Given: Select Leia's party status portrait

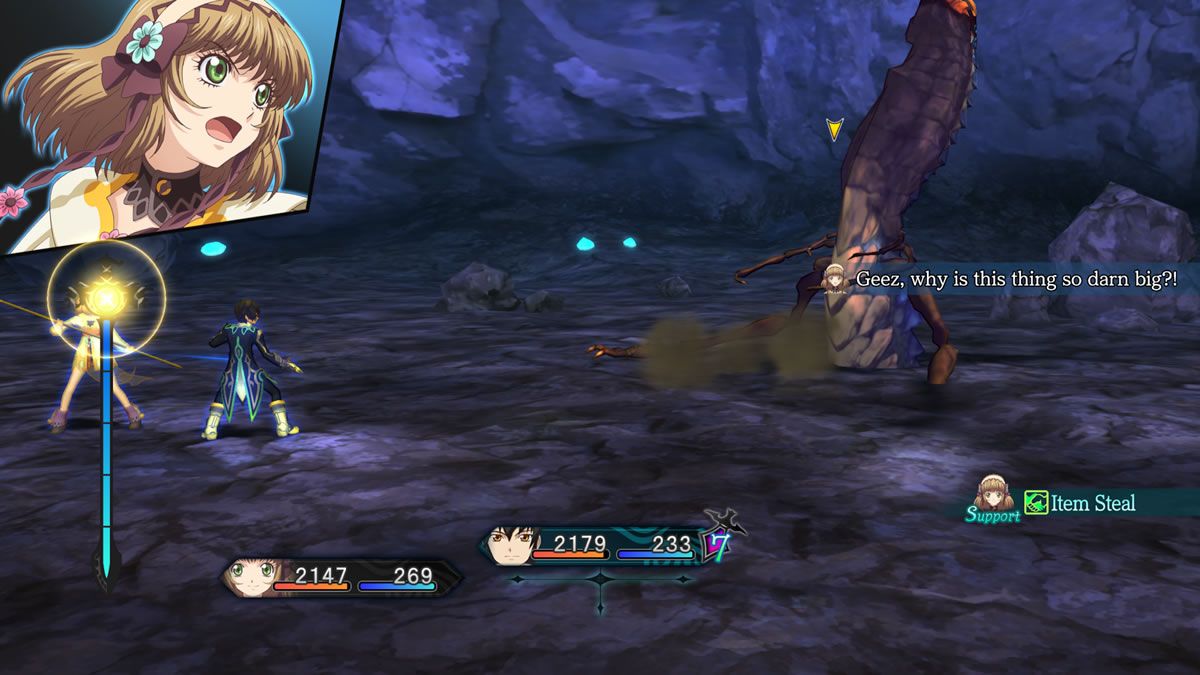Looking at the screenshot, I should (x=248, y=577).
